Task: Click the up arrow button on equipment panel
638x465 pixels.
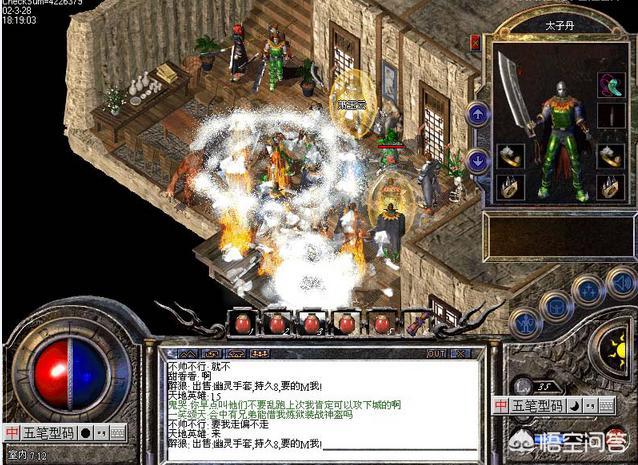Action: coord(478,114)
